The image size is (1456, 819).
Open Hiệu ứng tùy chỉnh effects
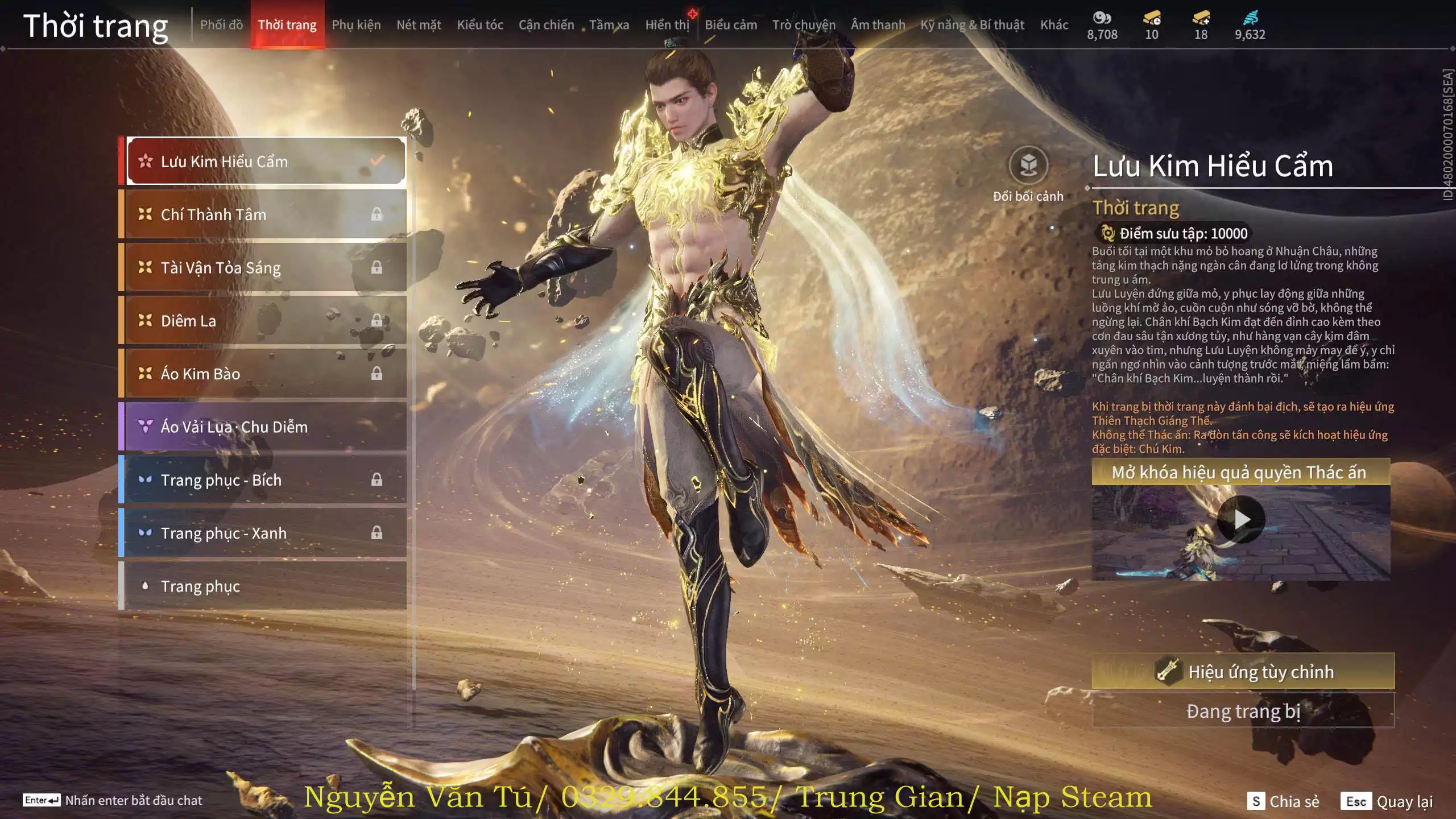click(1243, 672)
